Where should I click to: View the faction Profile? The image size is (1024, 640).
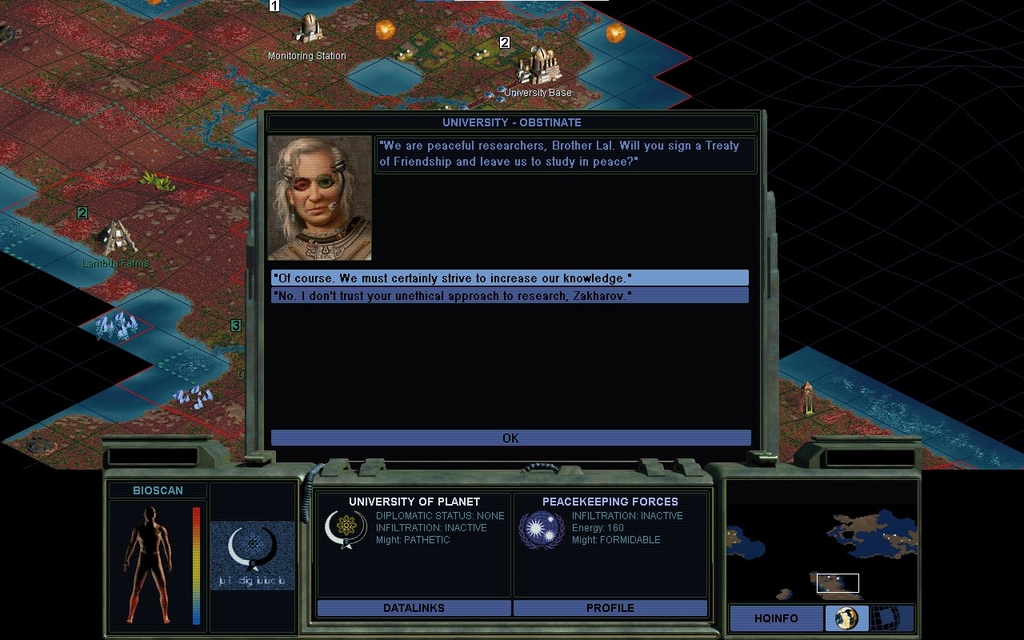click(x=610, y=608)
